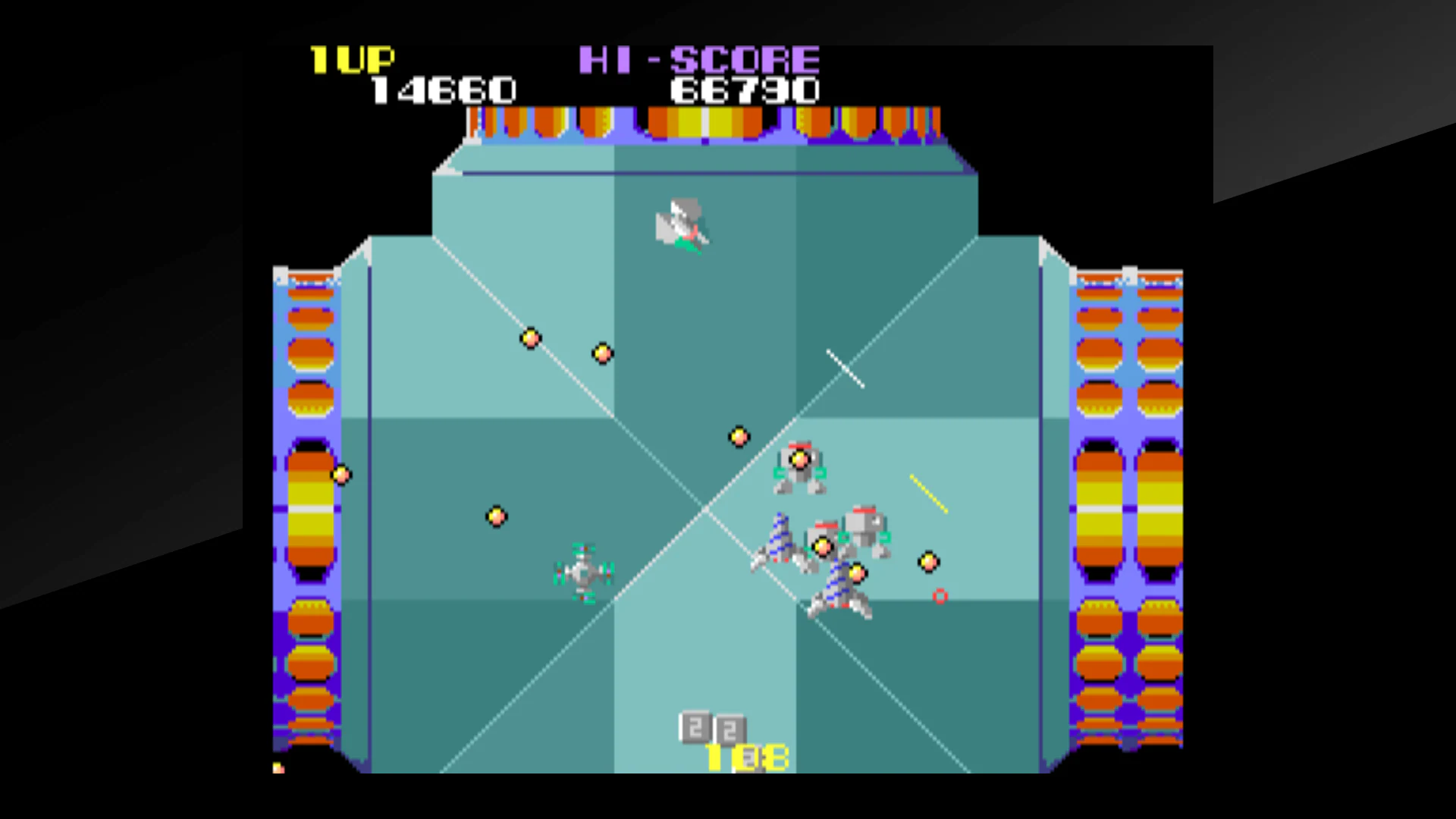Image resolution: width=1456 pixels, height=819 pixels.
Task: Click the fireball beside the red ring
Action: 928,563
